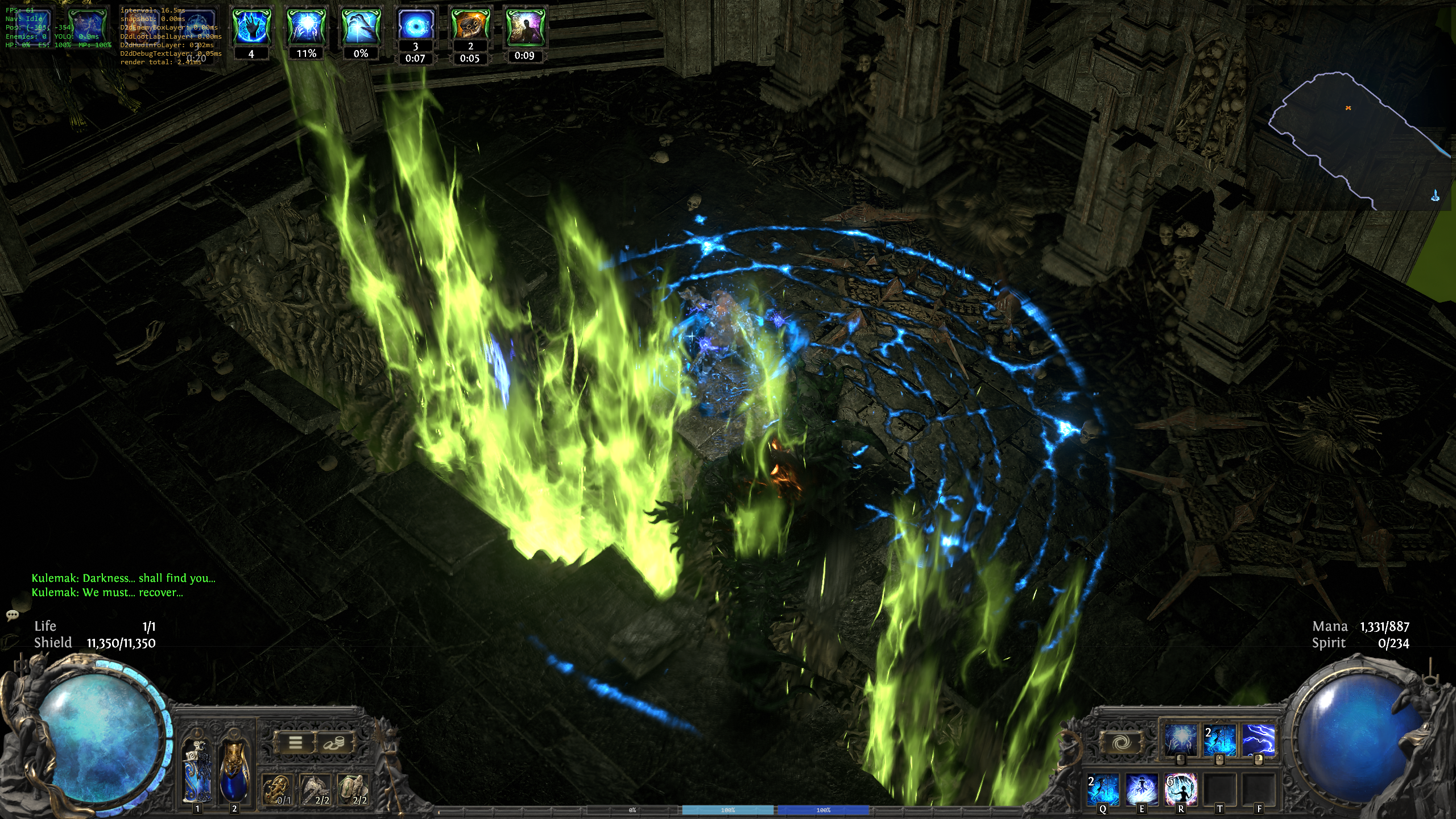Activate the R-bound fiery ring silhouette skill
Image resolution: width=1456 pixels, height=819 pixels.
click(1181, 789)
